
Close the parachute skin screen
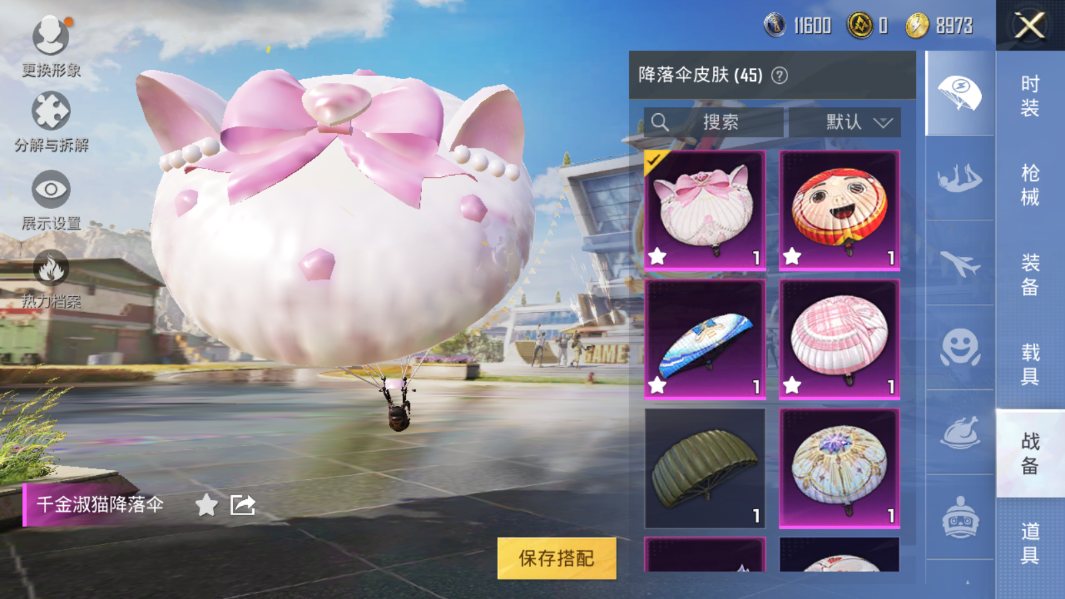click(x=1029, y=25)
